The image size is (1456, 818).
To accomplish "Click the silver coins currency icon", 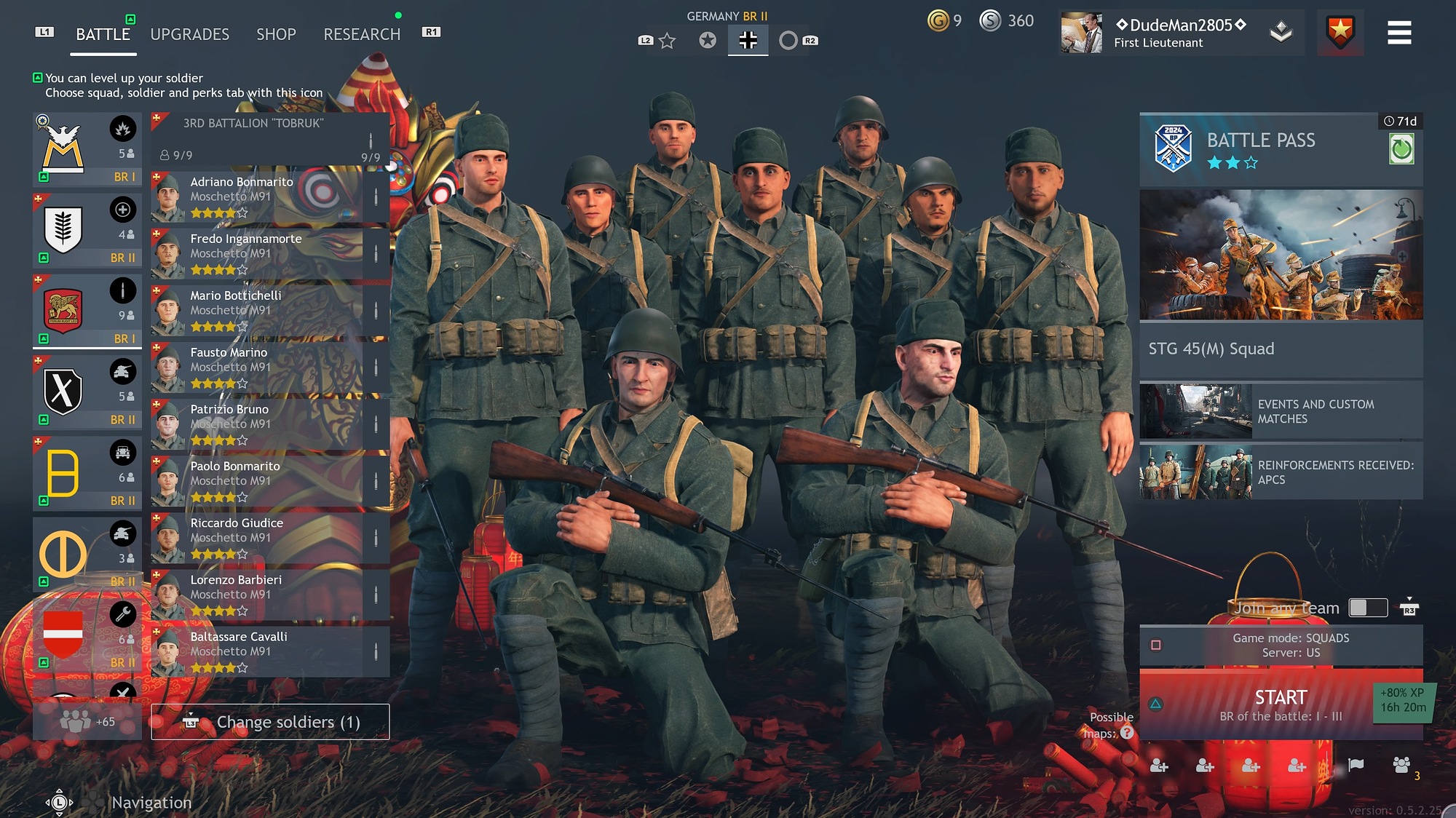I will point(990,21).
